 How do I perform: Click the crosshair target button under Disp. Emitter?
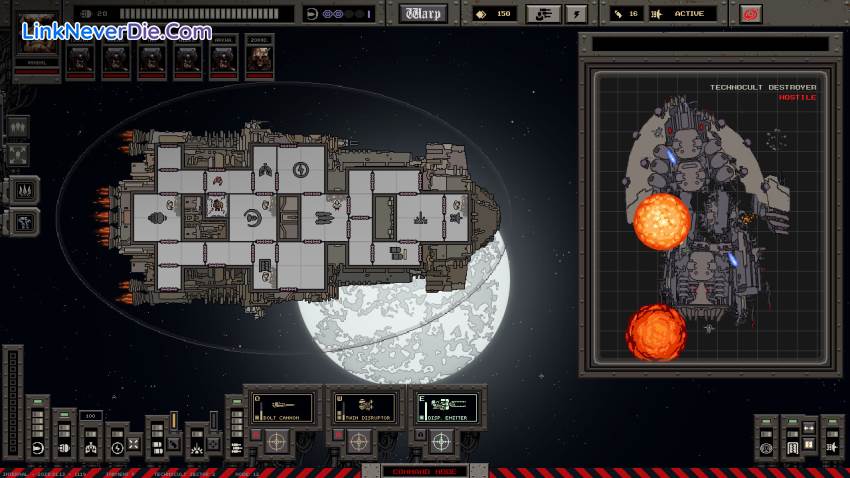[441, 441]
